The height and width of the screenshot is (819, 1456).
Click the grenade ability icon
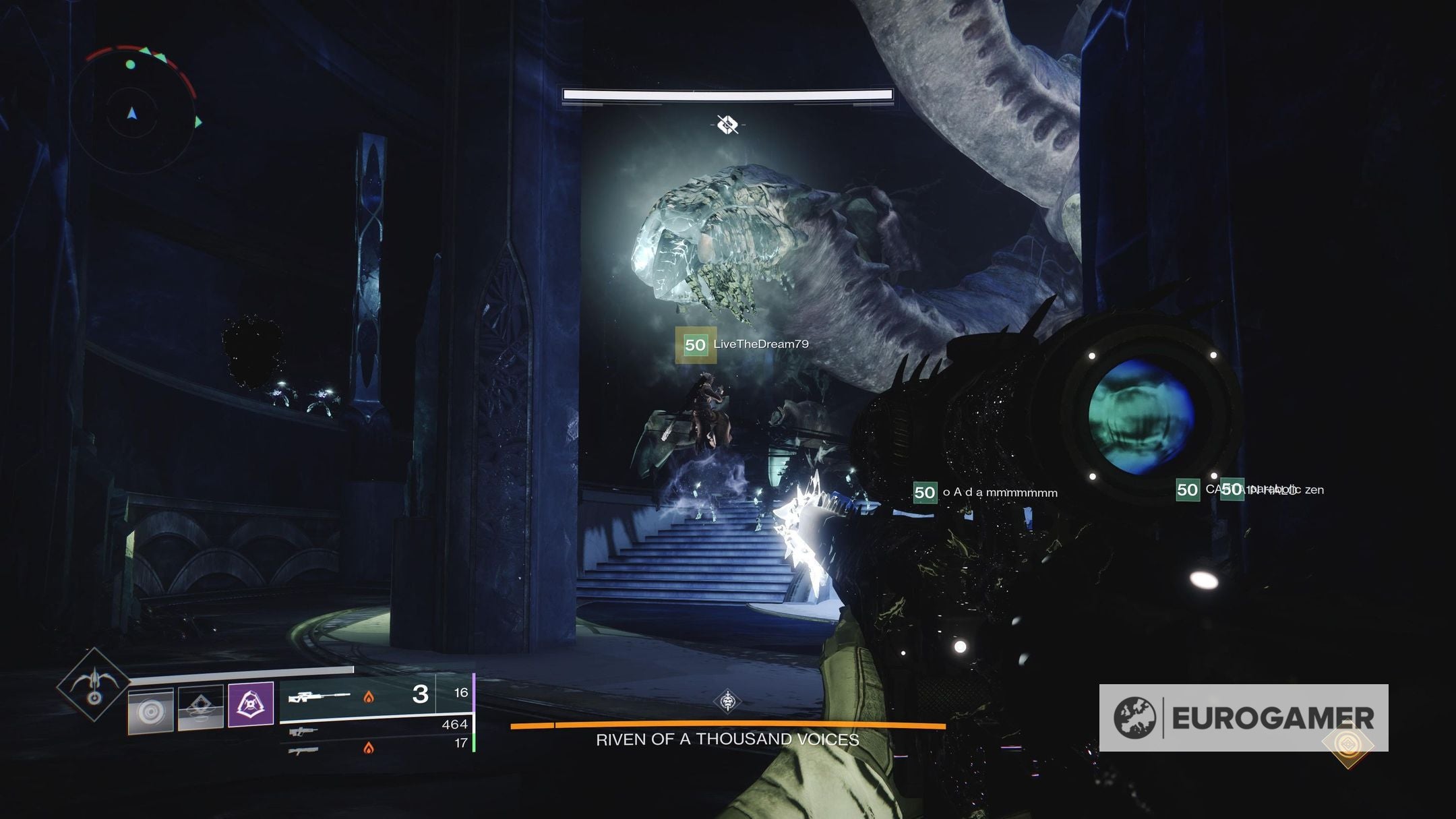[151, 708]
